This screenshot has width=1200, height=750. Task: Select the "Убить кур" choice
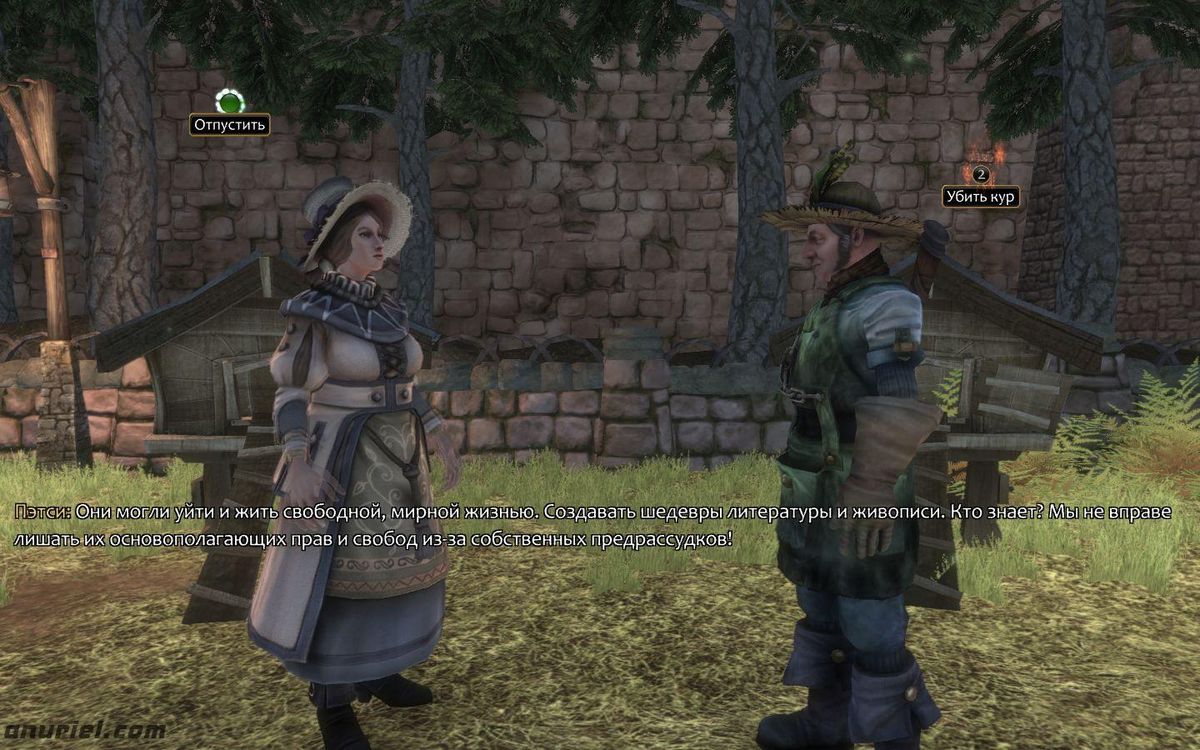tap(980, 196)
